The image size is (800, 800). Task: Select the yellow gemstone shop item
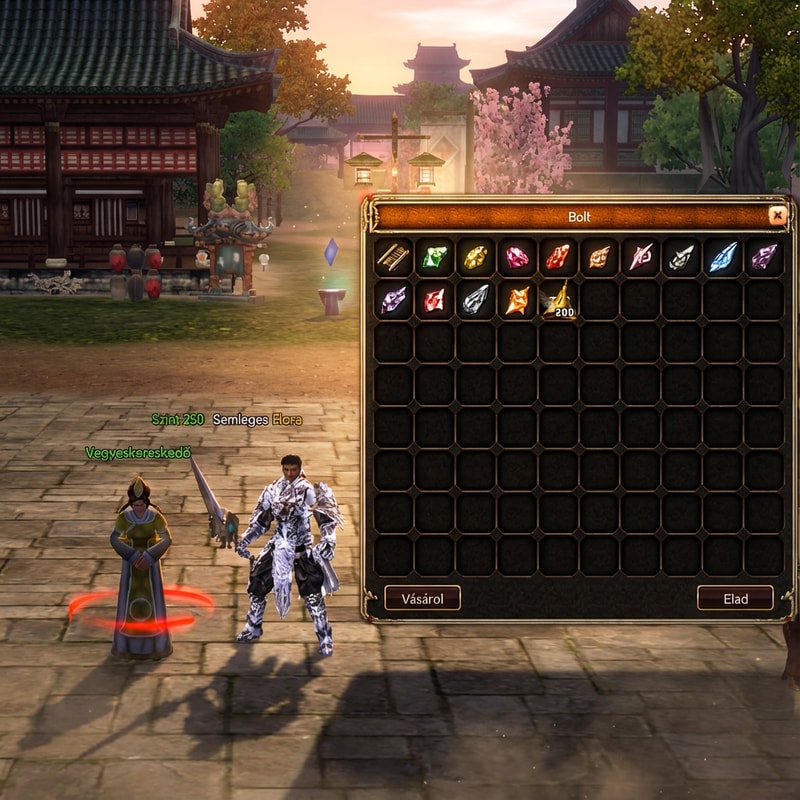pos(476,257)
